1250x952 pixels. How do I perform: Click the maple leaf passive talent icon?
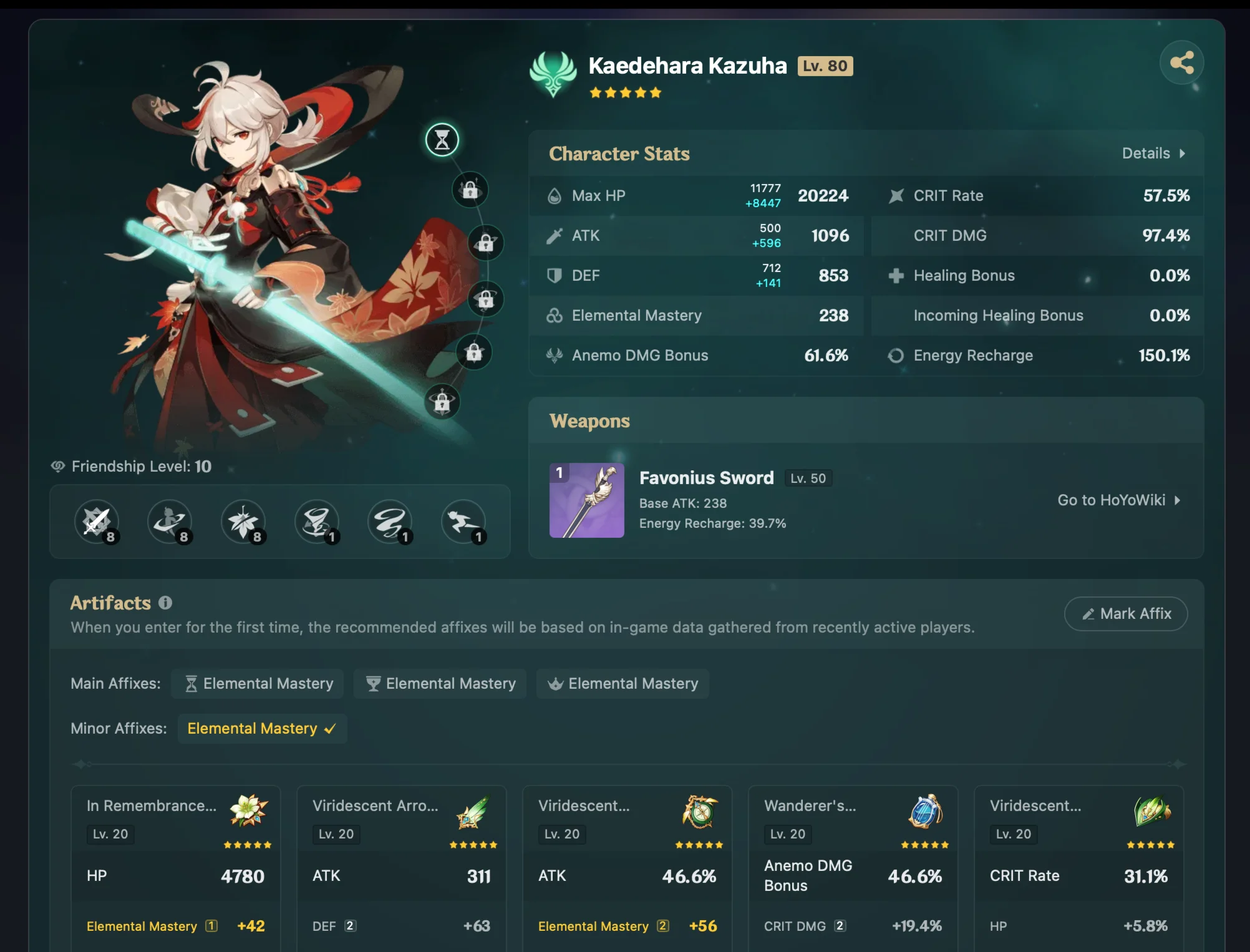[x=243, y=522]
